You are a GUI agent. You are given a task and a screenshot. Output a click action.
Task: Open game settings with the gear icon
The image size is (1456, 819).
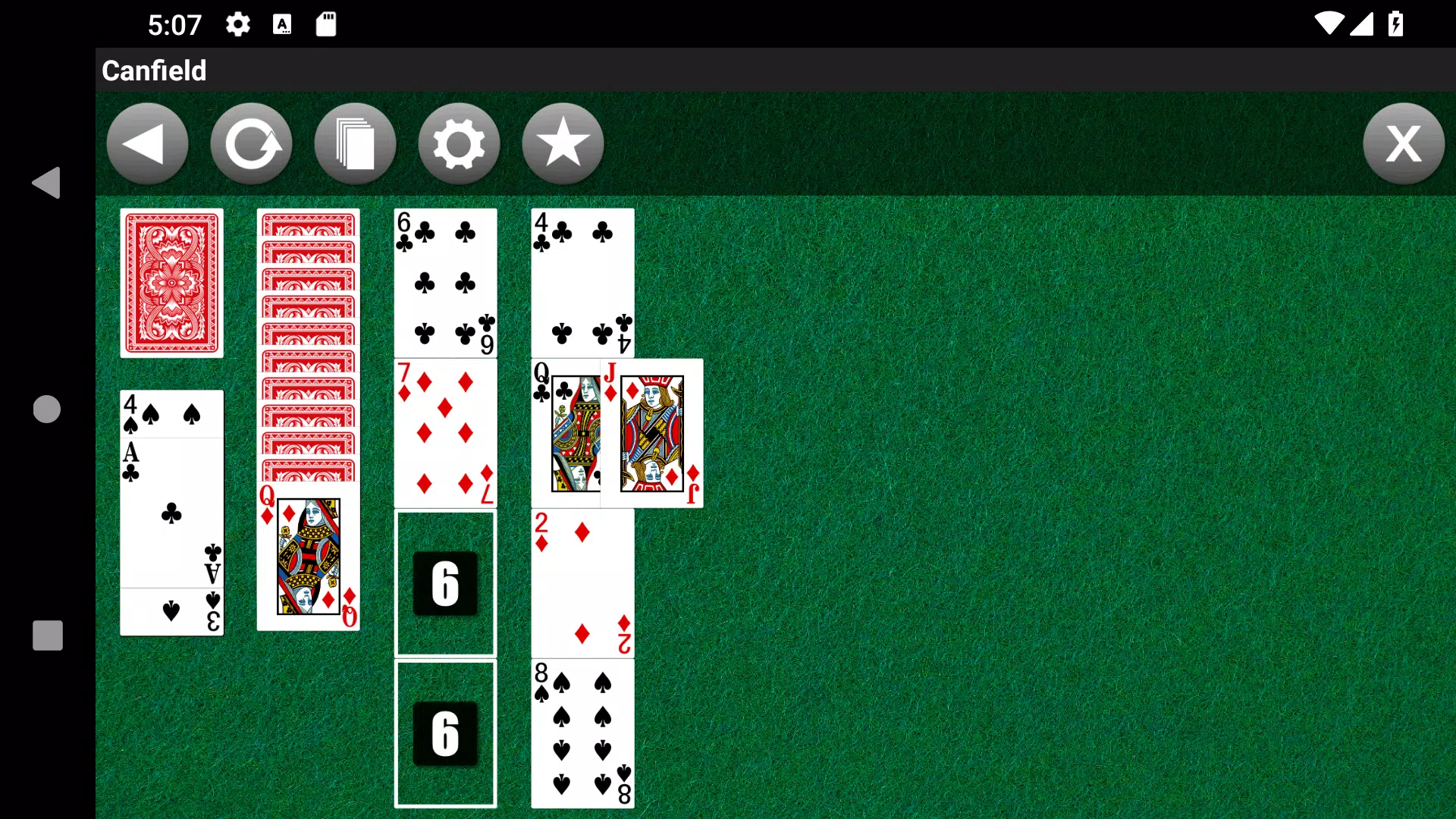pos(459,143)
